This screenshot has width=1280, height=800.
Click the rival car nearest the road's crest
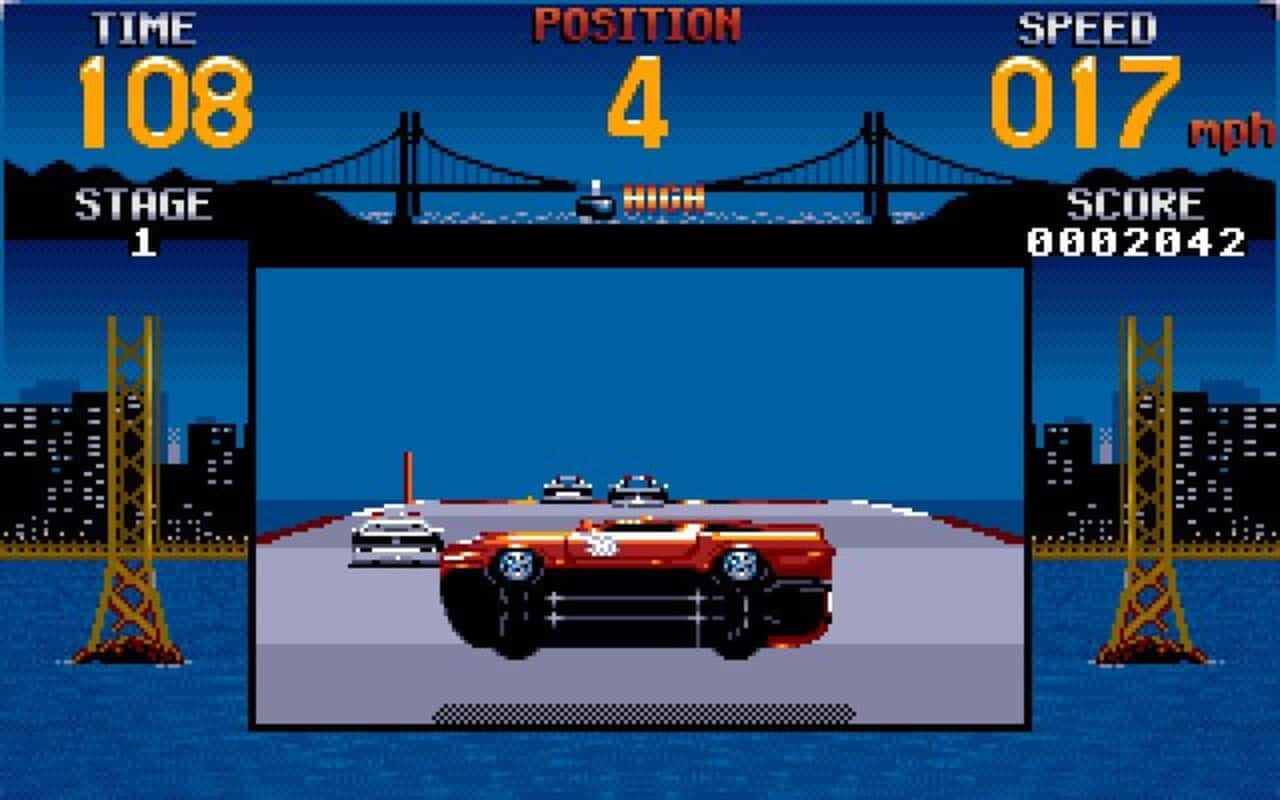[x=638, y=488]
